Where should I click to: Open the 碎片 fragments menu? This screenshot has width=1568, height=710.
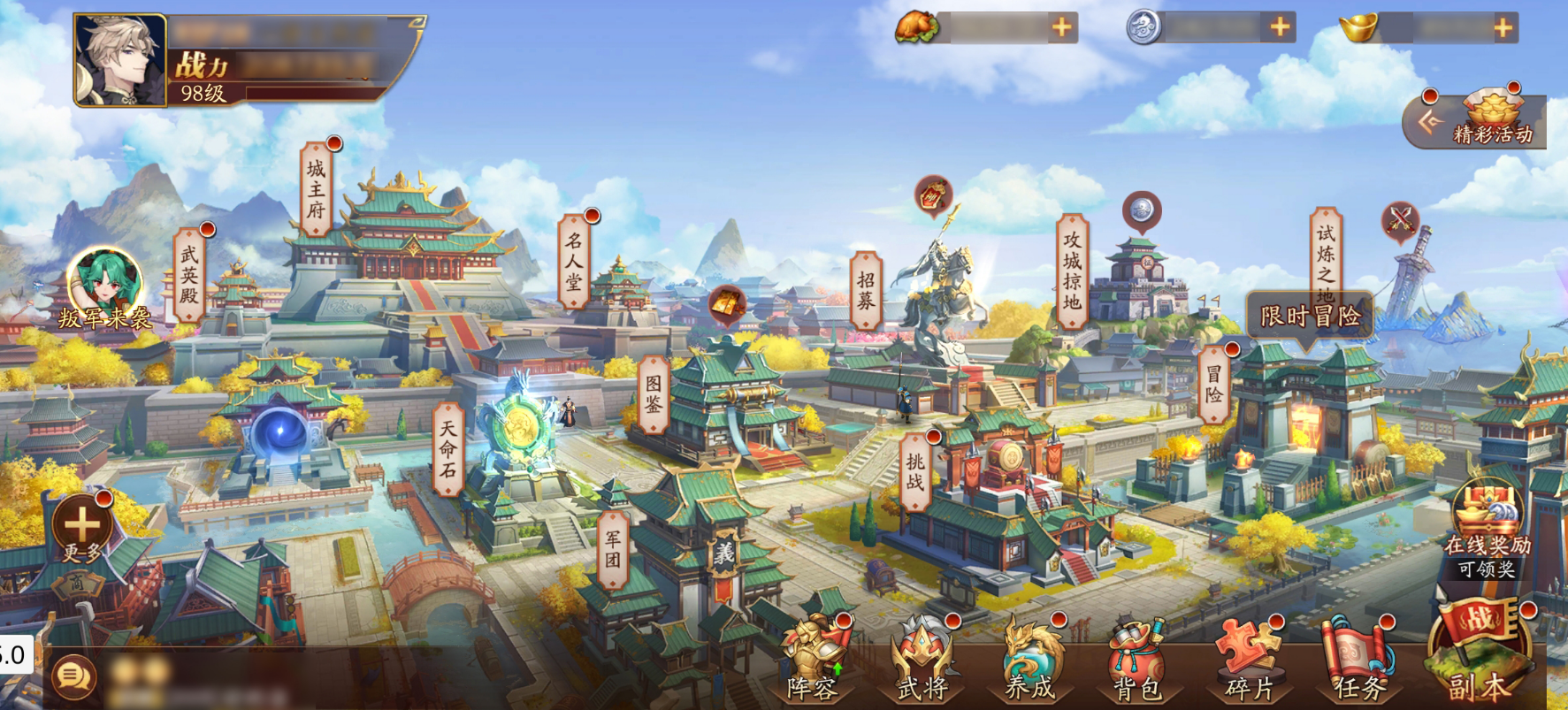point(1248,659)
